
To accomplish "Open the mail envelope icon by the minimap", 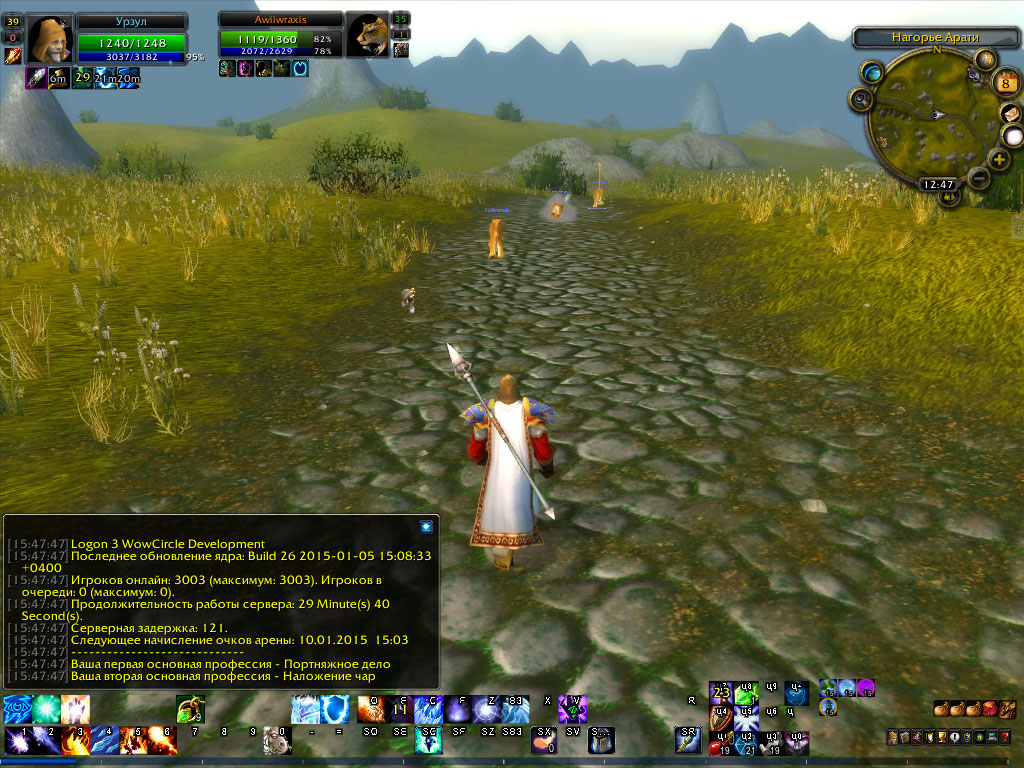I will (1011, 112).
